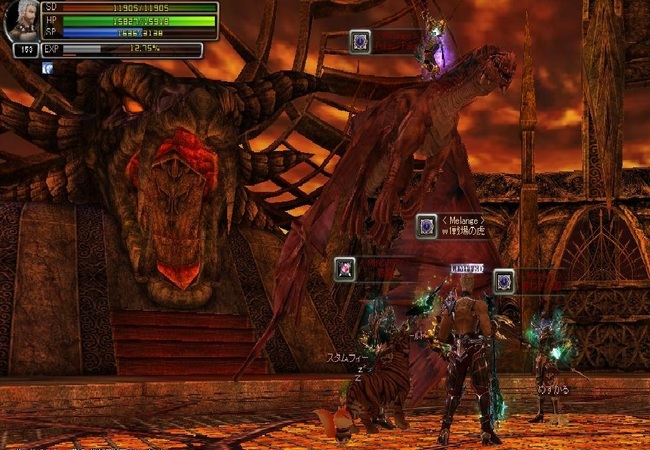Click the pink gem guild emblem nameplate
The height and width of the screenshot is (450, 650).
345,268
